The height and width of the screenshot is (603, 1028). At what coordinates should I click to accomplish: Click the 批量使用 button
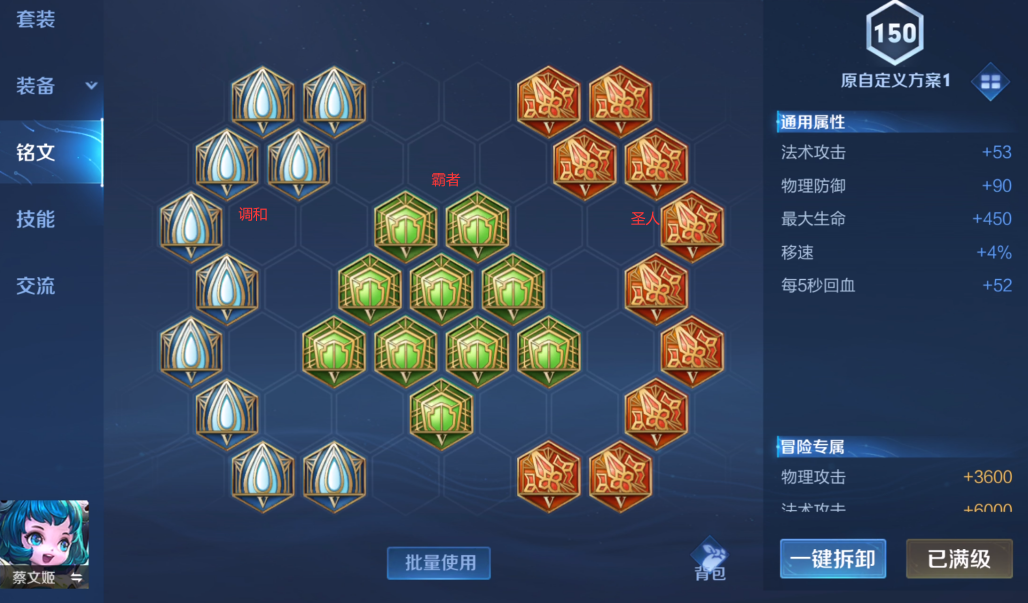(x=439, y=562)
